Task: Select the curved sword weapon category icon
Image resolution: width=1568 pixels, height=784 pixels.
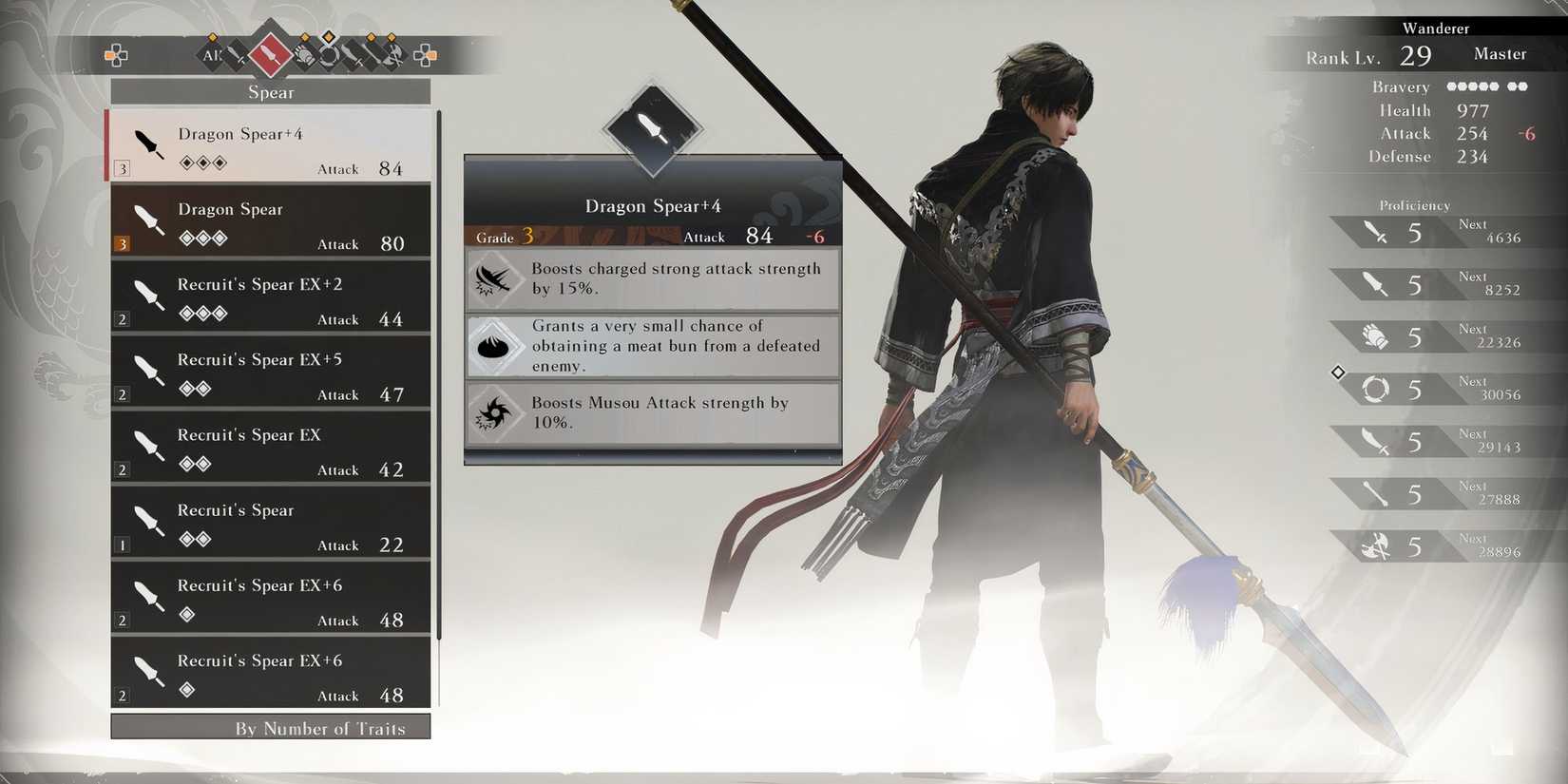Action: pos(352,55)
